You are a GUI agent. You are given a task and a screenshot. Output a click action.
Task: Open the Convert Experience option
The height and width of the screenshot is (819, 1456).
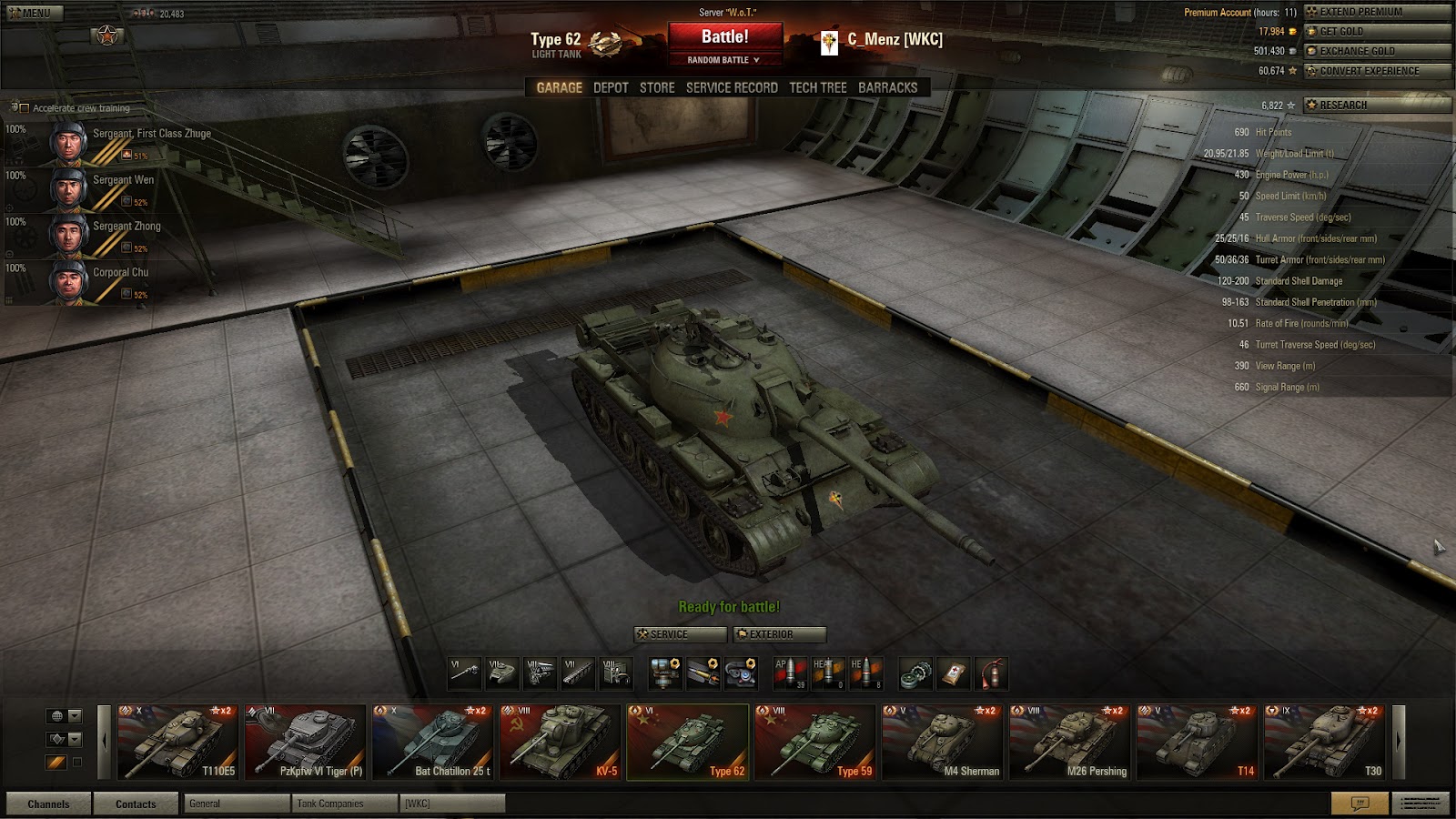click(x=1377, y=71)
